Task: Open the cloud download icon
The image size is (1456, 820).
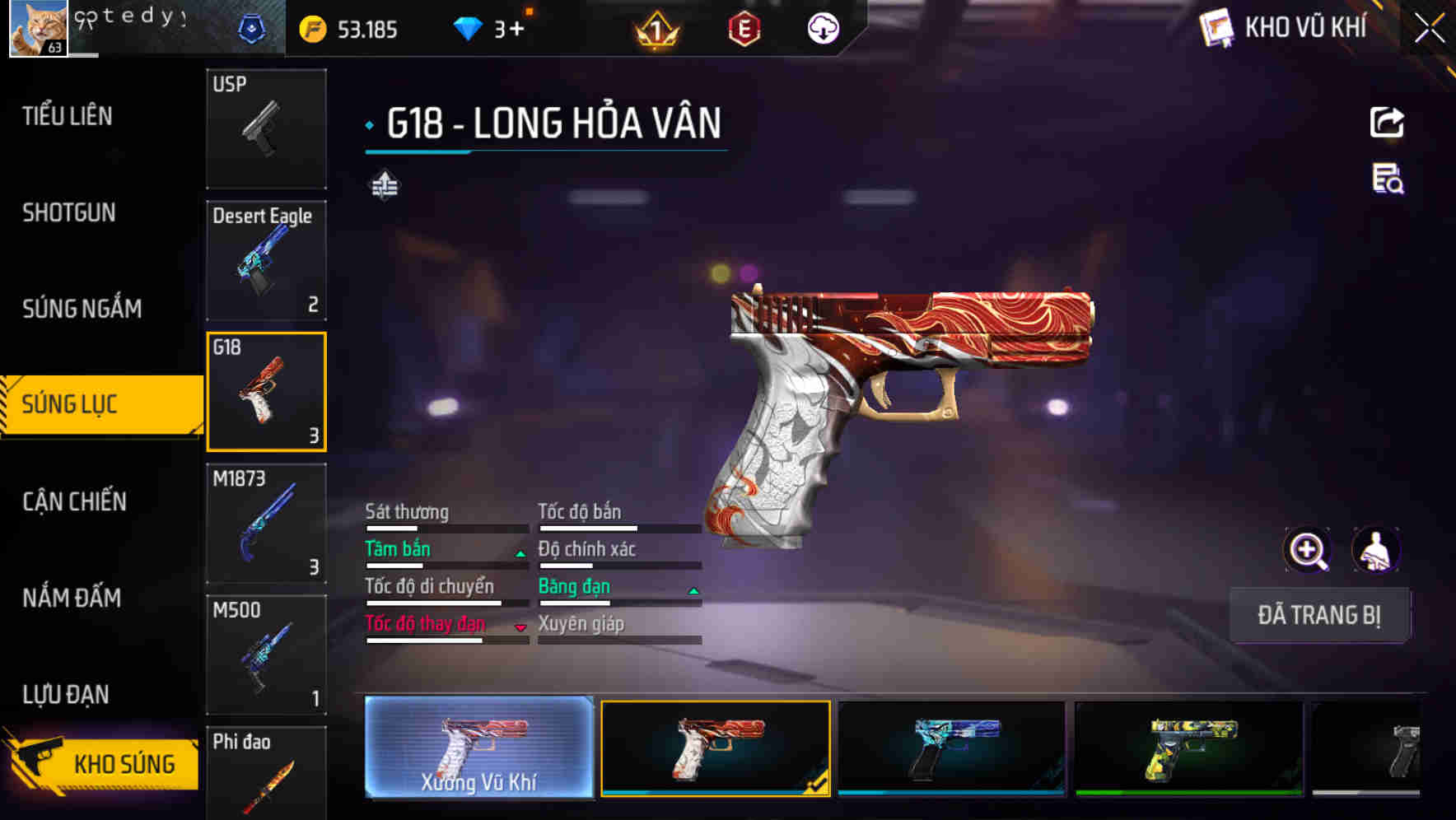Action: click(823, 30)
